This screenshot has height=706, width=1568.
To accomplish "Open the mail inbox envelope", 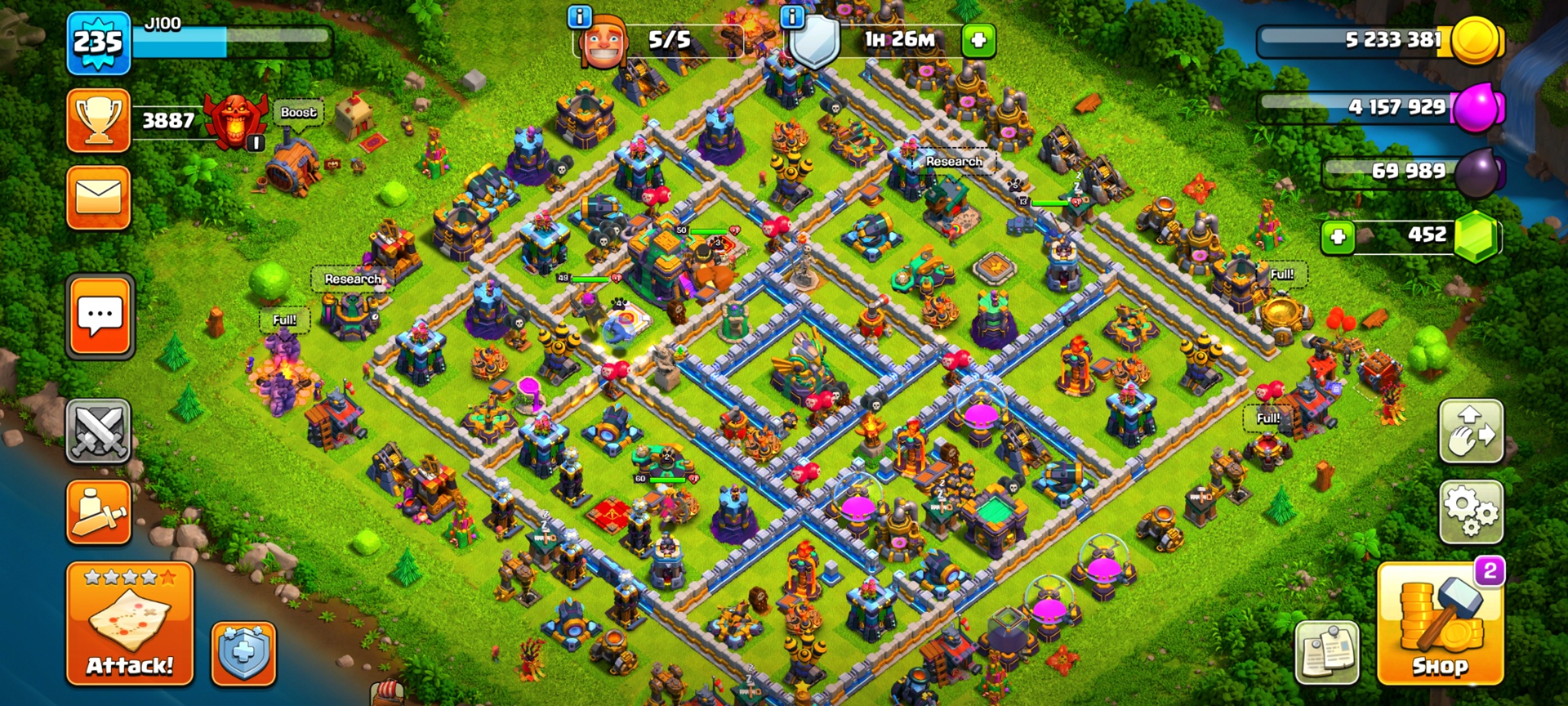I will point(99,197).
